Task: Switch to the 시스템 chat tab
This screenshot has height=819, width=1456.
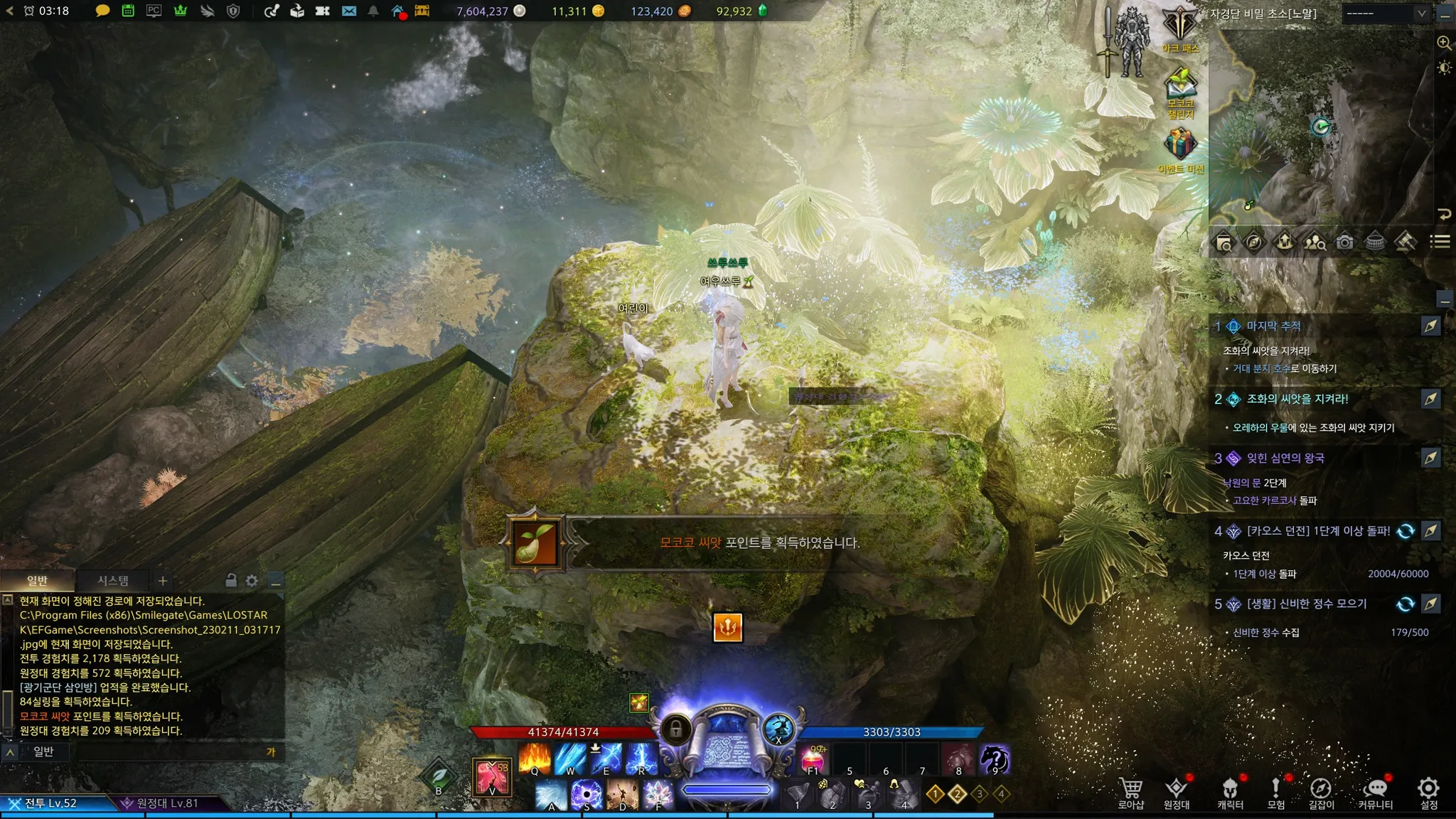Action: pyautogui.click(x=113, y=581)
